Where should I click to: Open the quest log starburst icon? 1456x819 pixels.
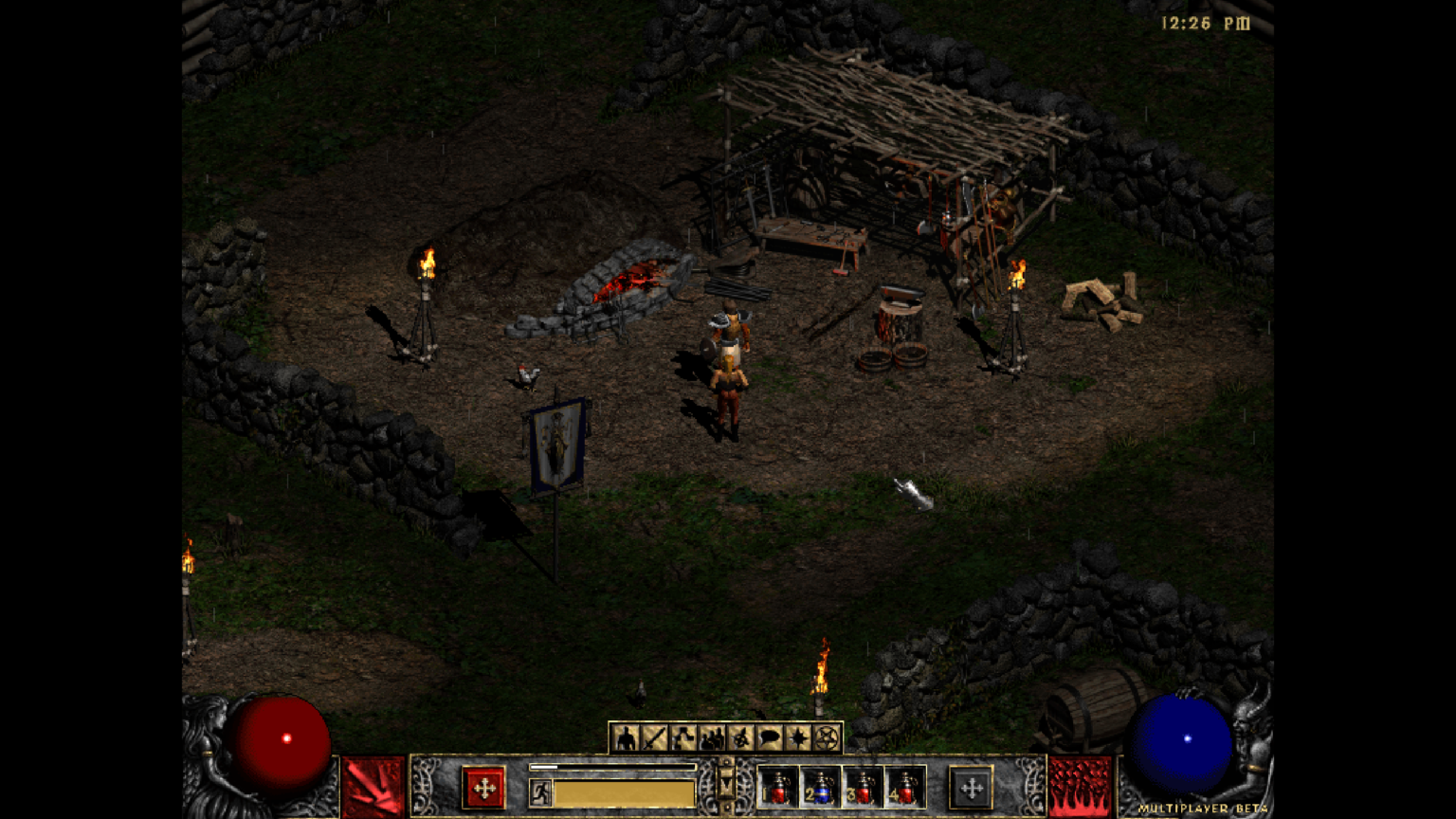point(797,737)
